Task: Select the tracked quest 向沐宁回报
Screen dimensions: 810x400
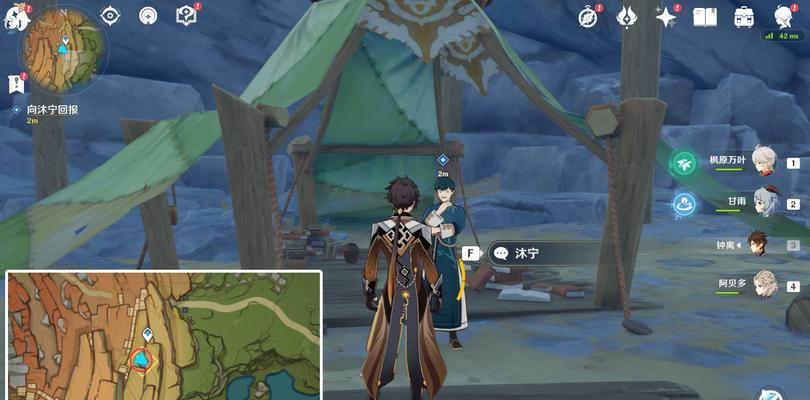Action: pos(52,109)
